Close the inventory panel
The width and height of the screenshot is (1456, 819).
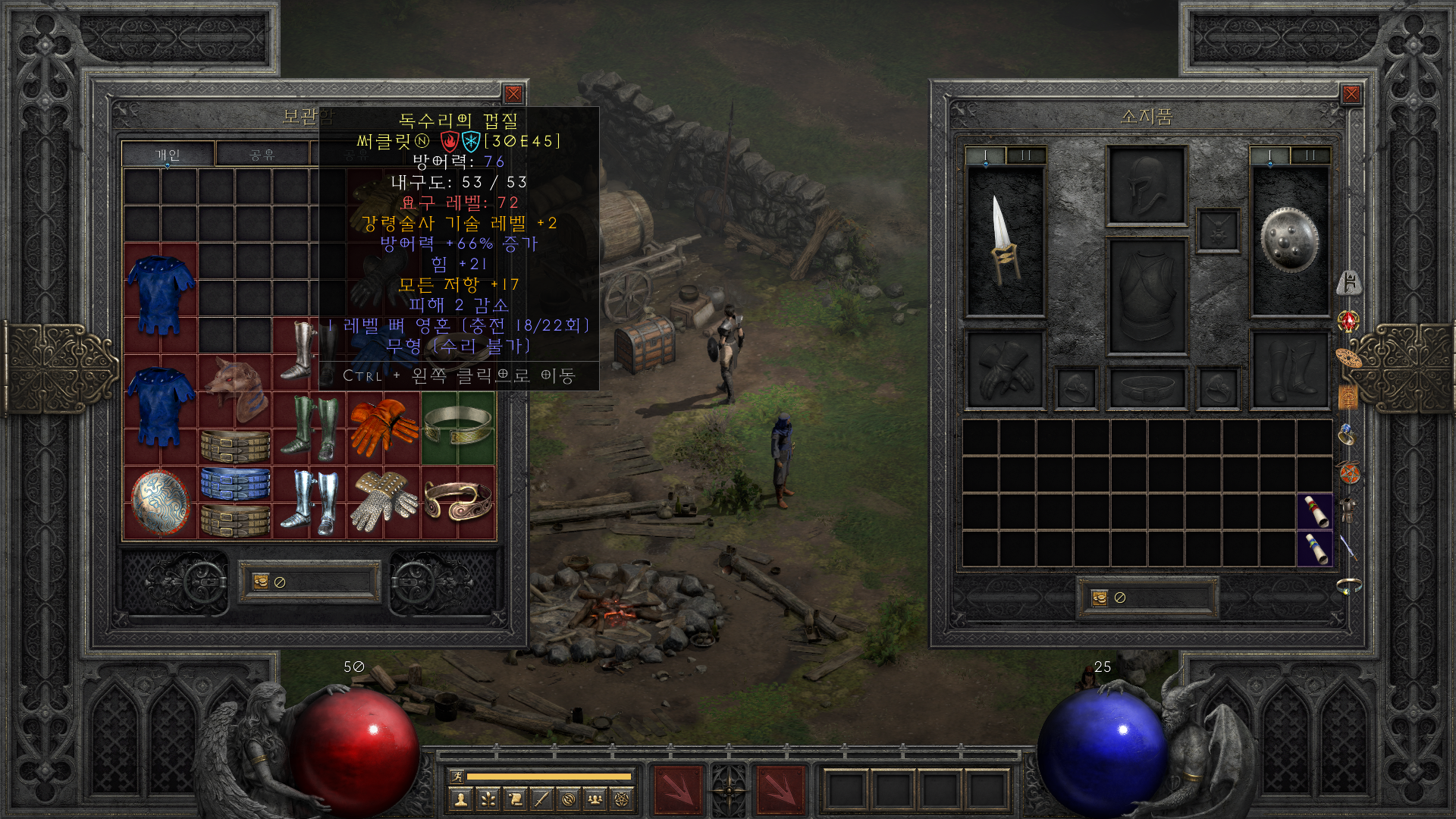click(1351, 94)
